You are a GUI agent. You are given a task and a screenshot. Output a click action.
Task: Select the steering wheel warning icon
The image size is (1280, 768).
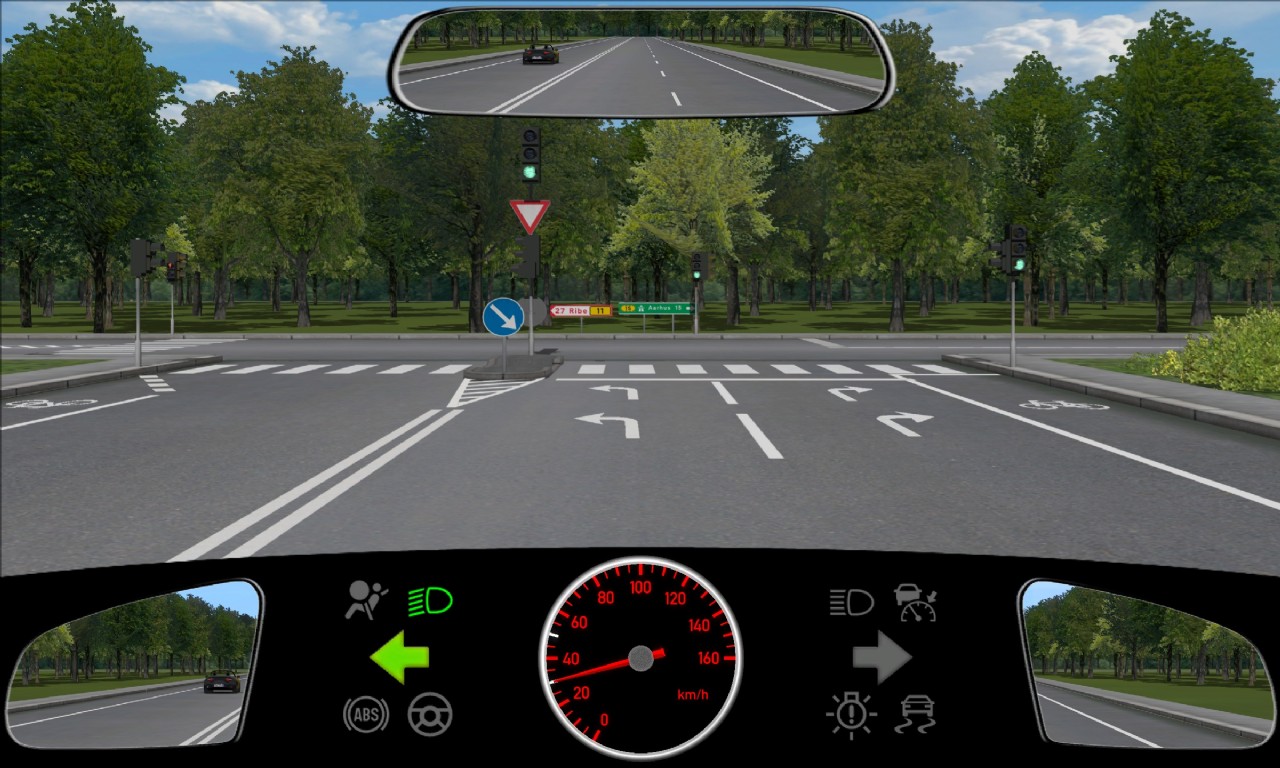[430, 714]
